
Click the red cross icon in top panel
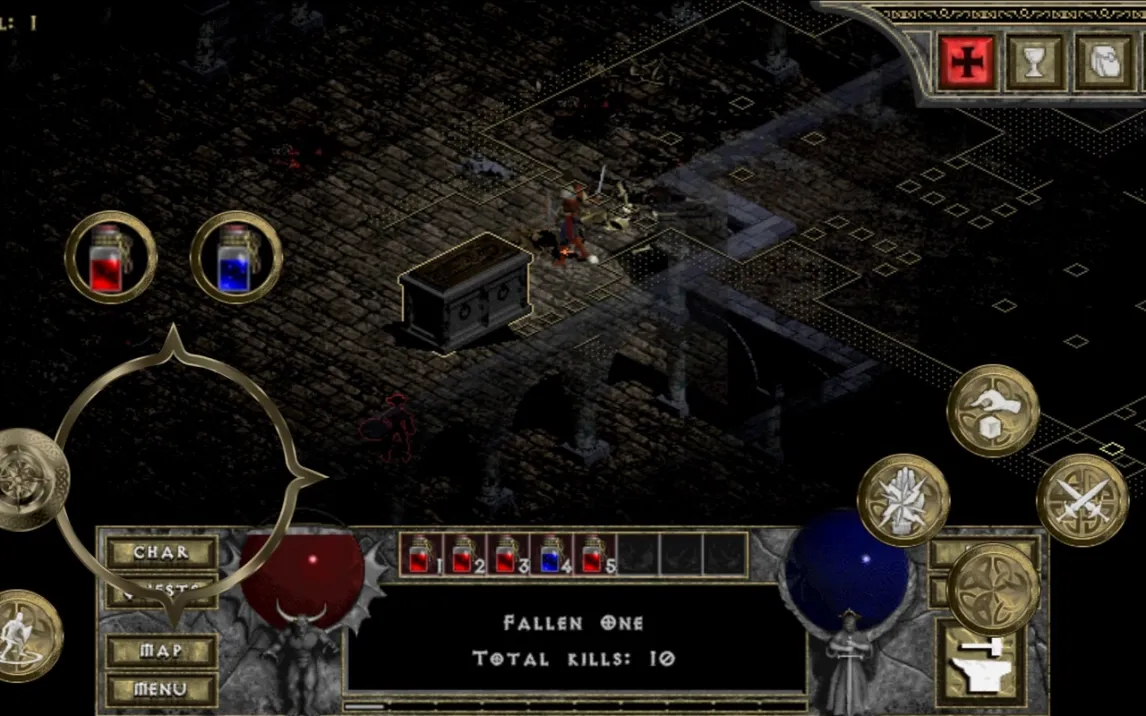click(x=967, y=62)
